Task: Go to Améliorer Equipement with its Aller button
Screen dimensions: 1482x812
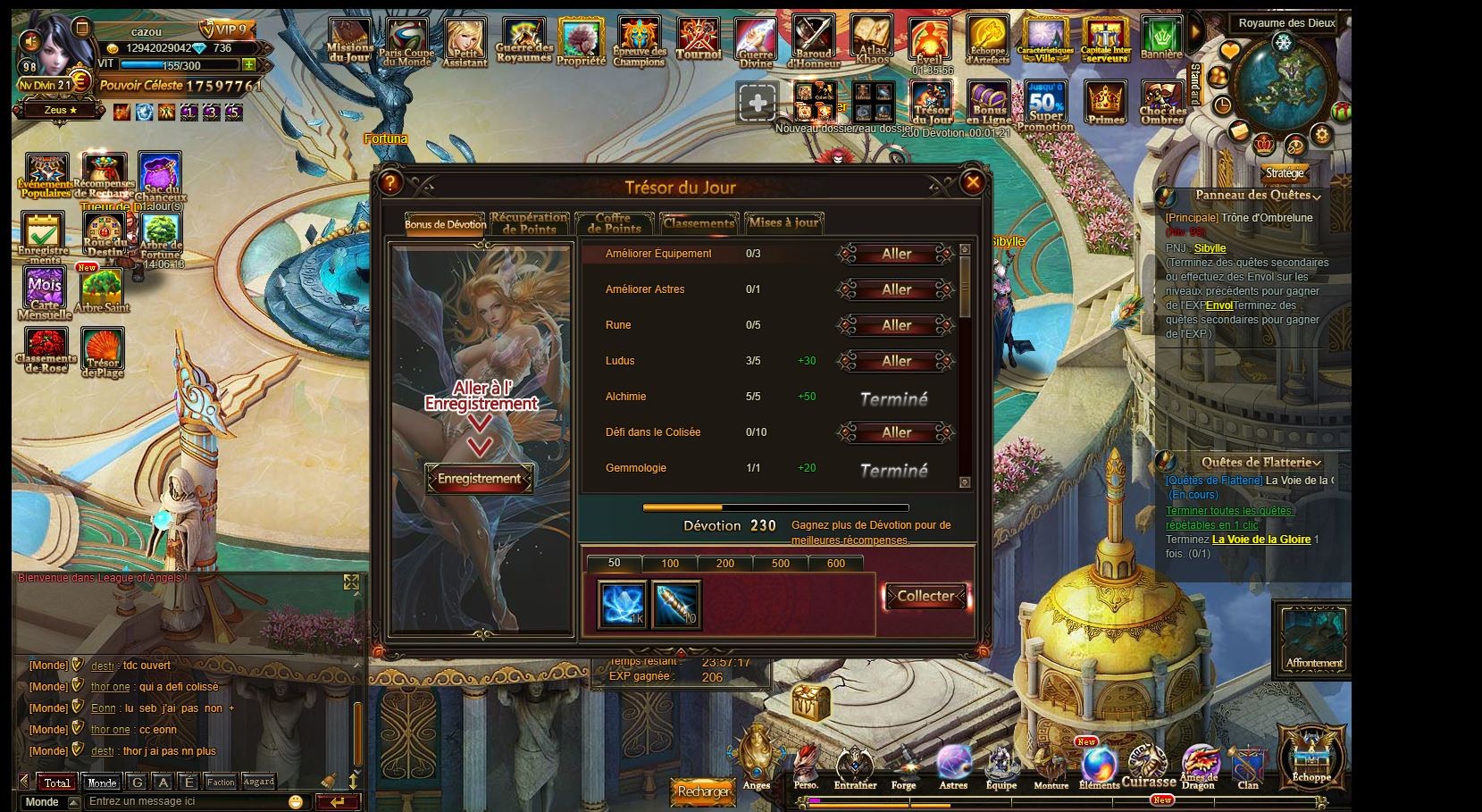Action: pyautogui.click(x=896, y=255)
